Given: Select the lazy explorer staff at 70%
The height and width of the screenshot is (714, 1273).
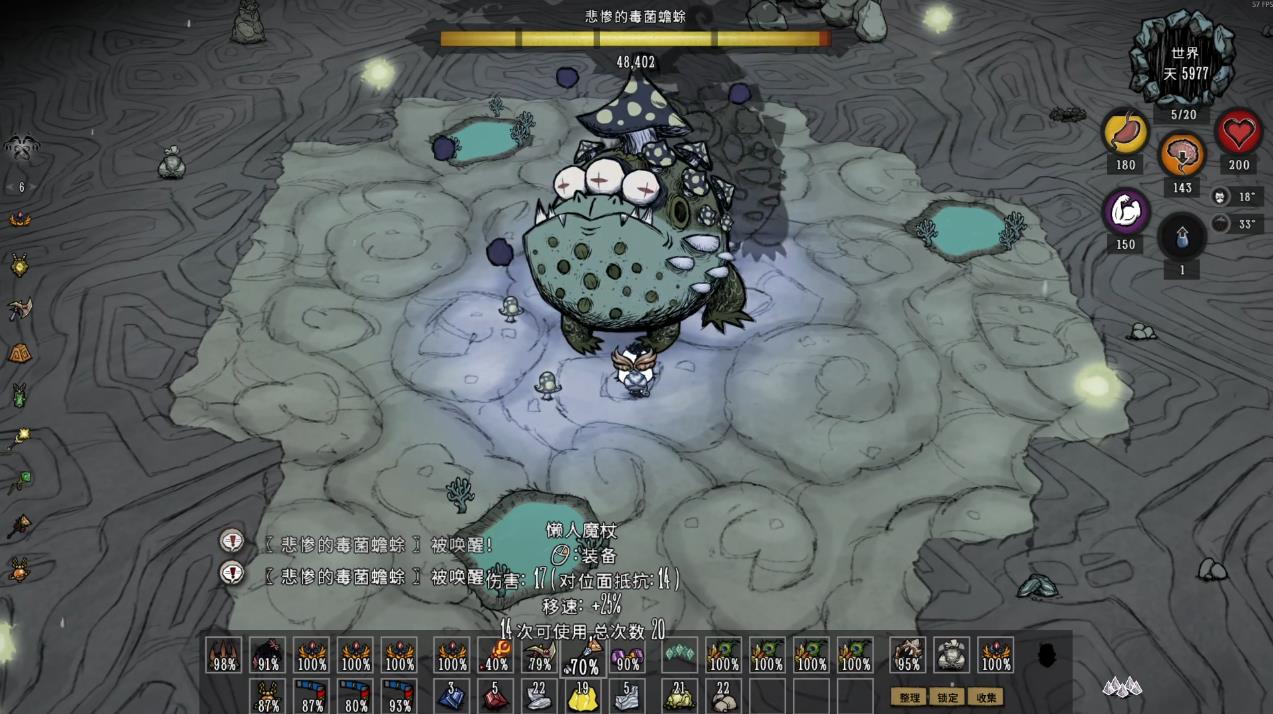Looking at the screenshot, I should click(x=584, y=657).
